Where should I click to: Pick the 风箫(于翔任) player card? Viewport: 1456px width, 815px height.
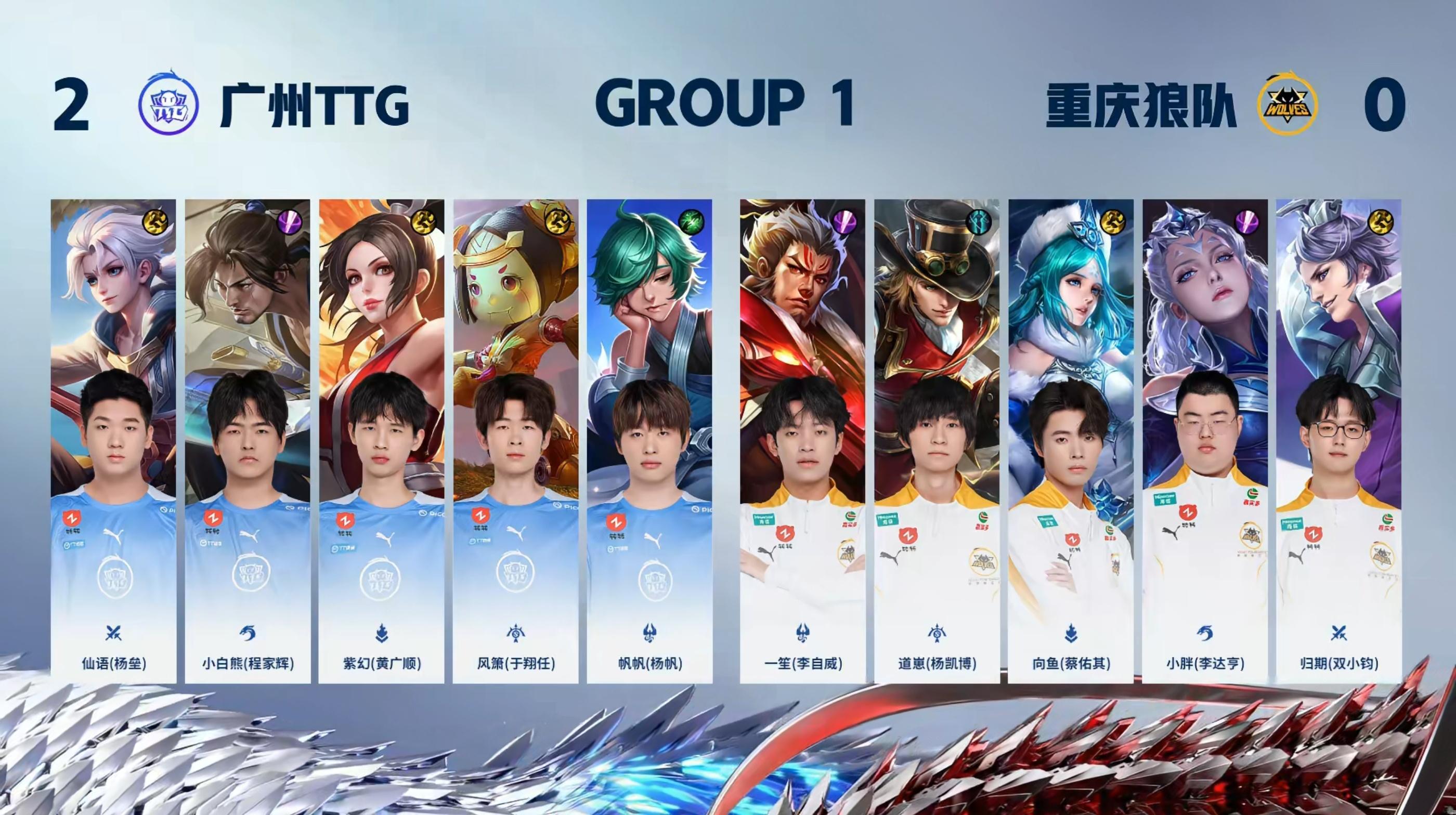[x=515, y=441]
